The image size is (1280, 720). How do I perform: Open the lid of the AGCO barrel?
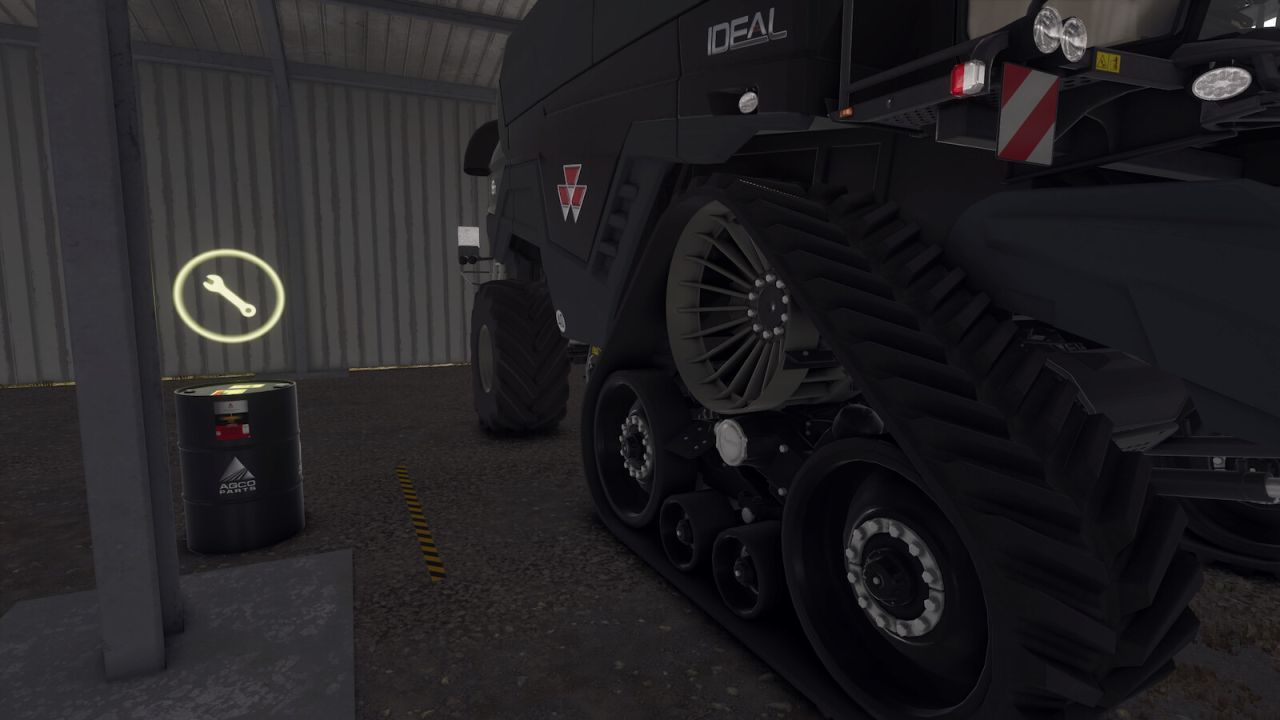(x=235, y=388)
